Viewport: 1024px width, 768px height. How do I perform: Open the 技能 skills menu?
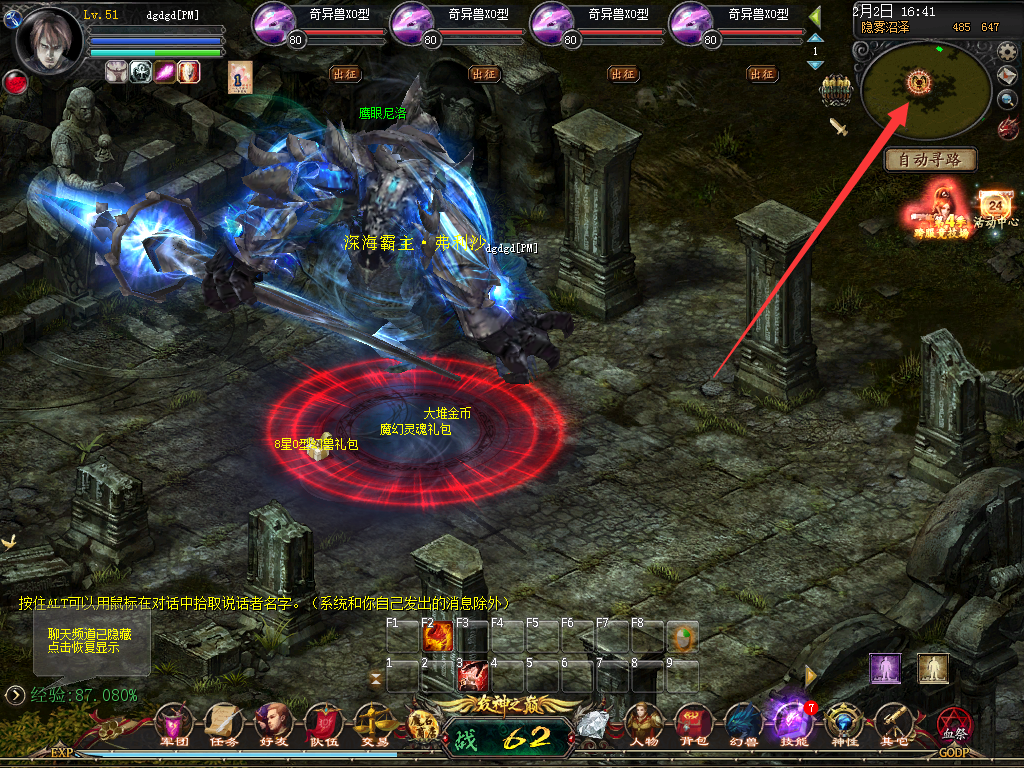792,722
